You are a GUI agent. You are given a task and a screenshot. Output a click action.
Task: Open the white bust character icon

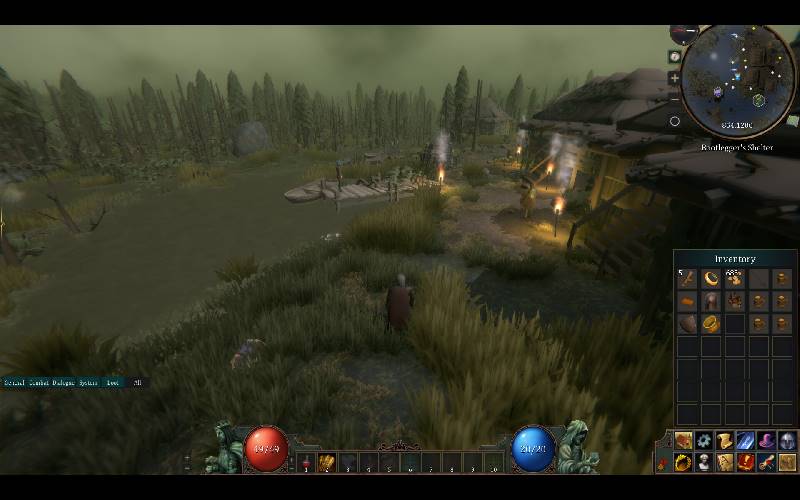coord(705,462)
